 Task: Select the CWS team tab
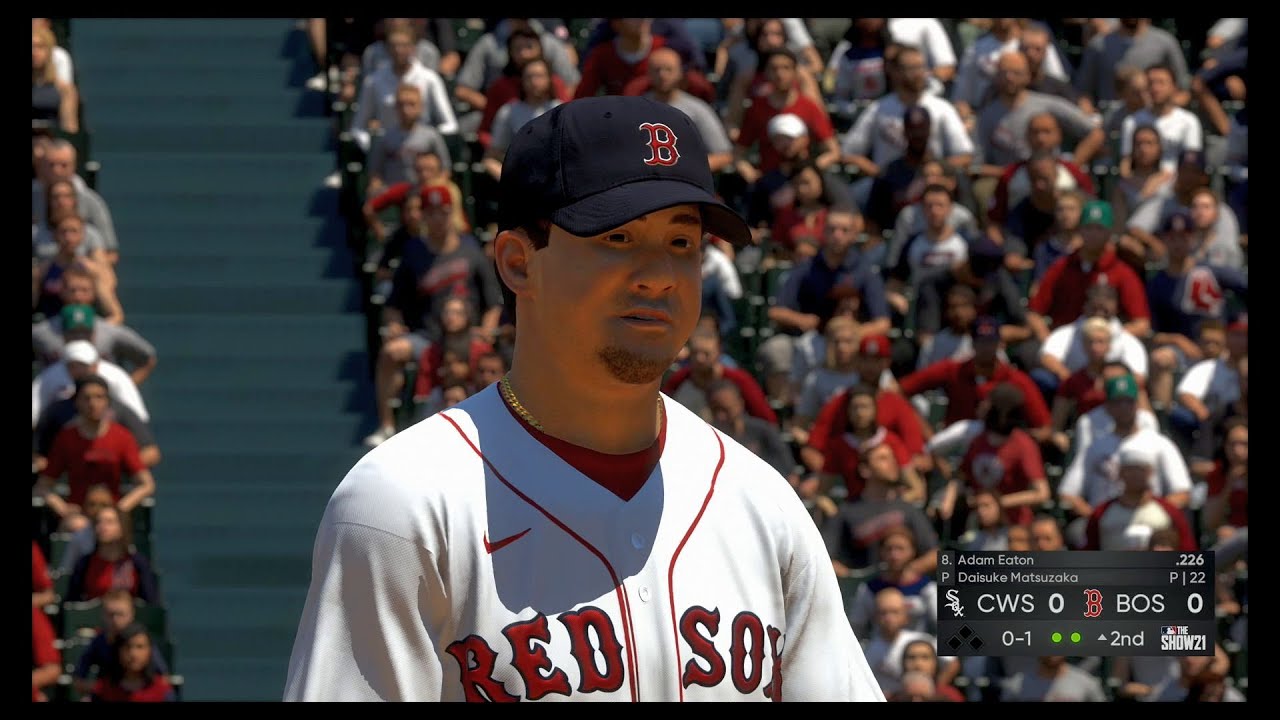pos(1006,603)
